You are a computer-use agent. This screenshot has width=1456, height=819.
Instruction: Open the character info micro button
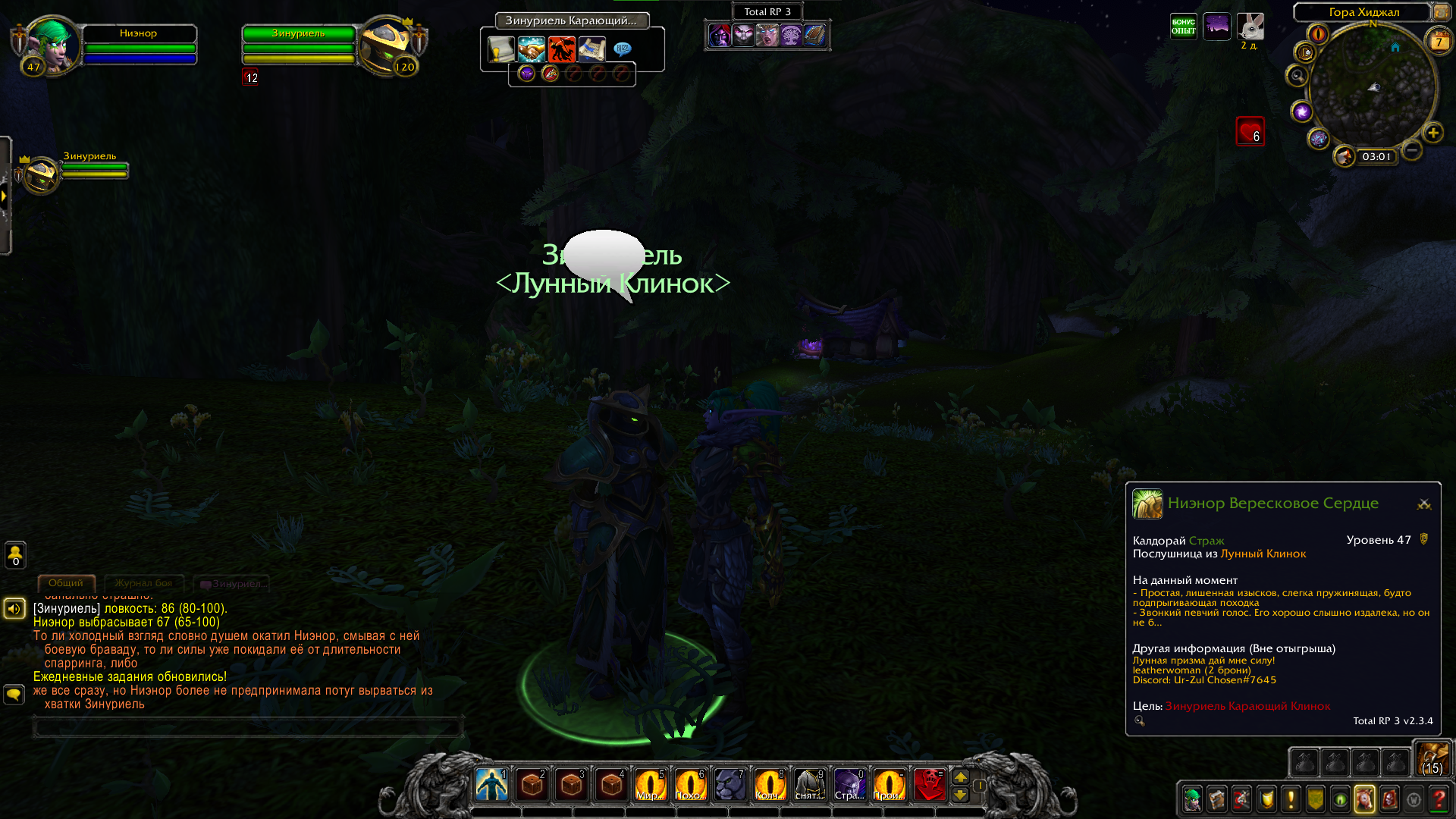pyautogui.click(x=1192, y=799)
